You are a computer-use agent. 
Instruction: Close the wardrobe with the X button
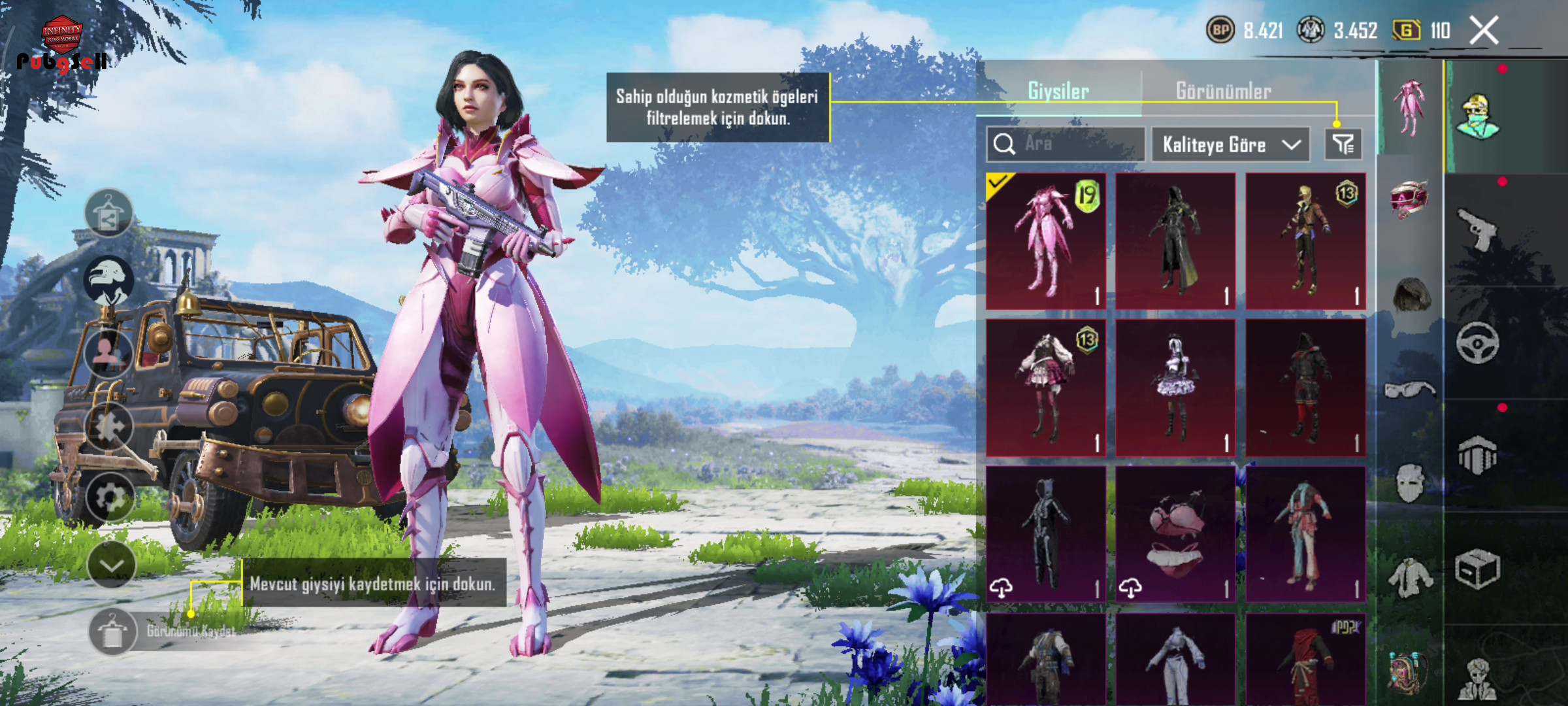pos(1484,30)
